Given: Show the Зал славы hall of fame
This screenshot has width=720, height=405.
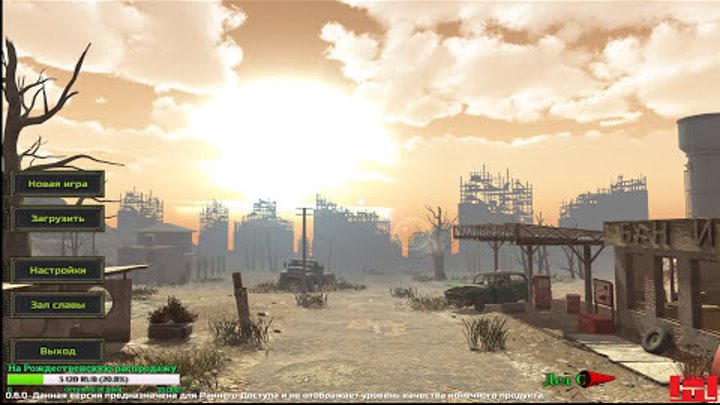Looking at the screenshot, I should tap(58, 304).
